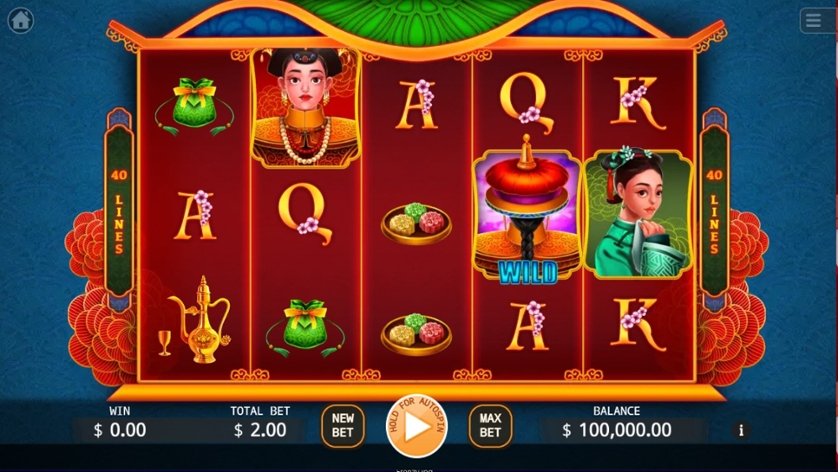Viewport: 838px width, 472px height.
Task: Go to the home screen
Action: pos(20,20)
